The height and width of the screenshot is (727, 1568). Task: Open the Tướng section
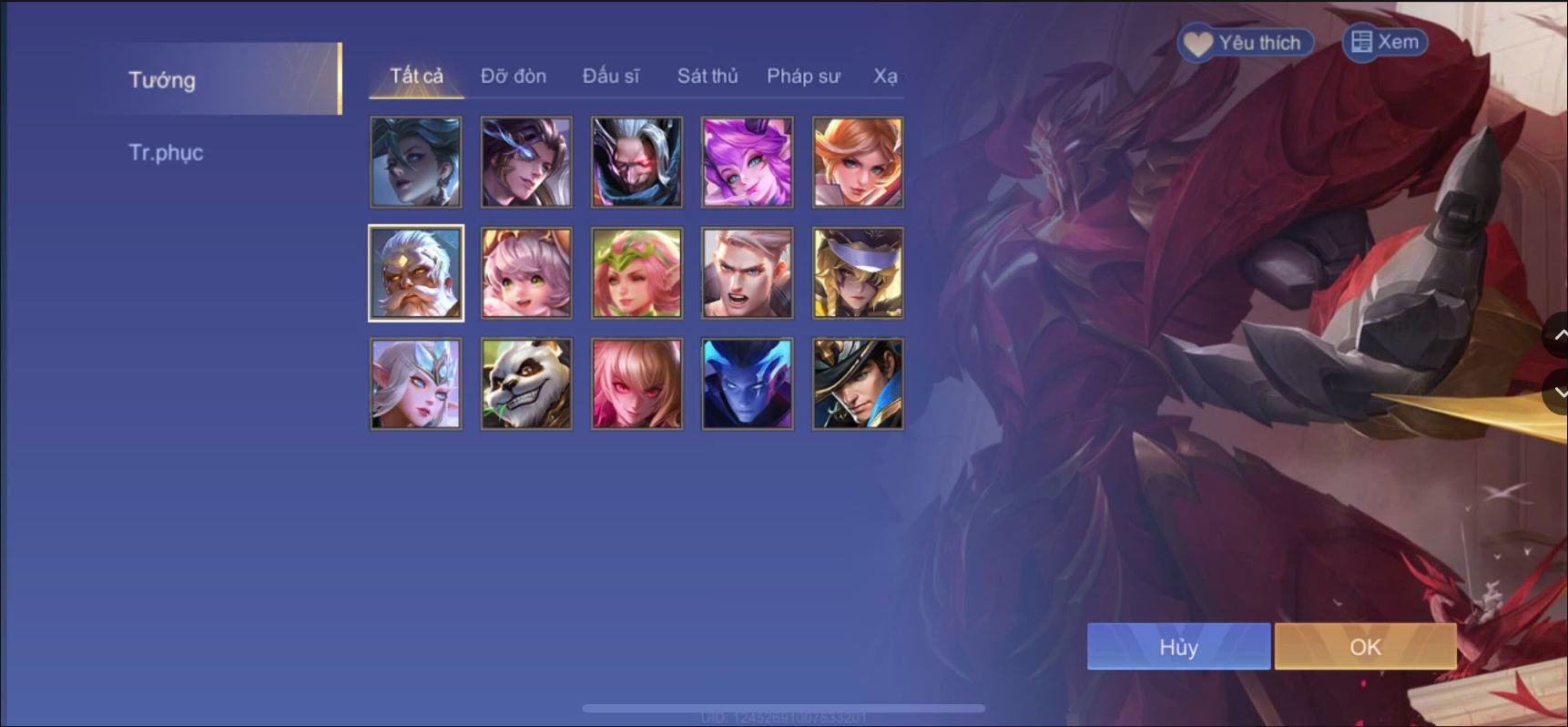tap(162, 80)
